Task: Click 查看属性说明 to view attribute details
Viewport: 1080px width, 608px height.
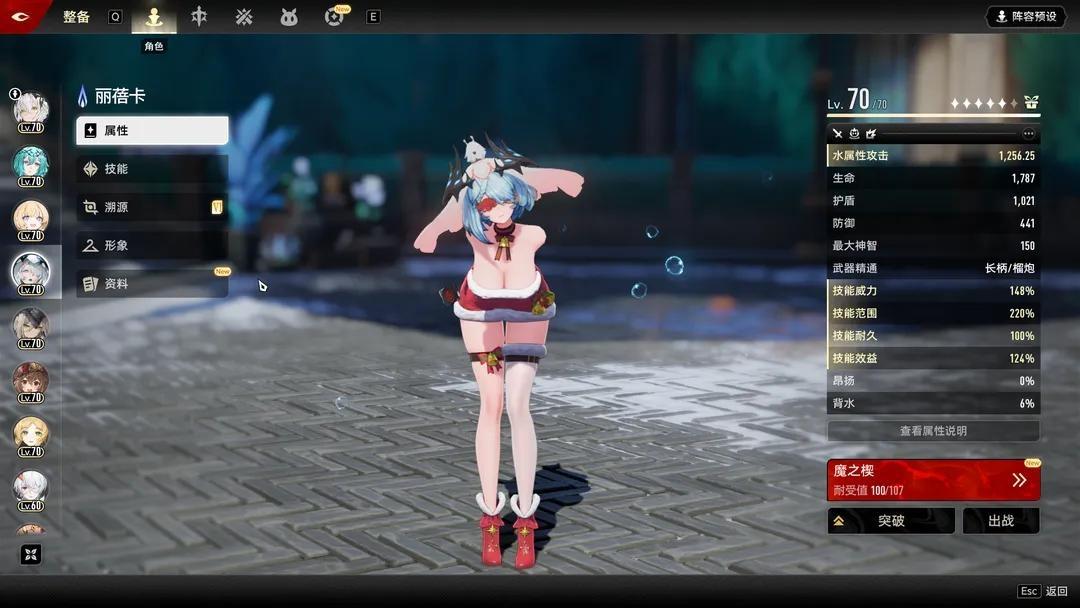Action: (933, 431)
